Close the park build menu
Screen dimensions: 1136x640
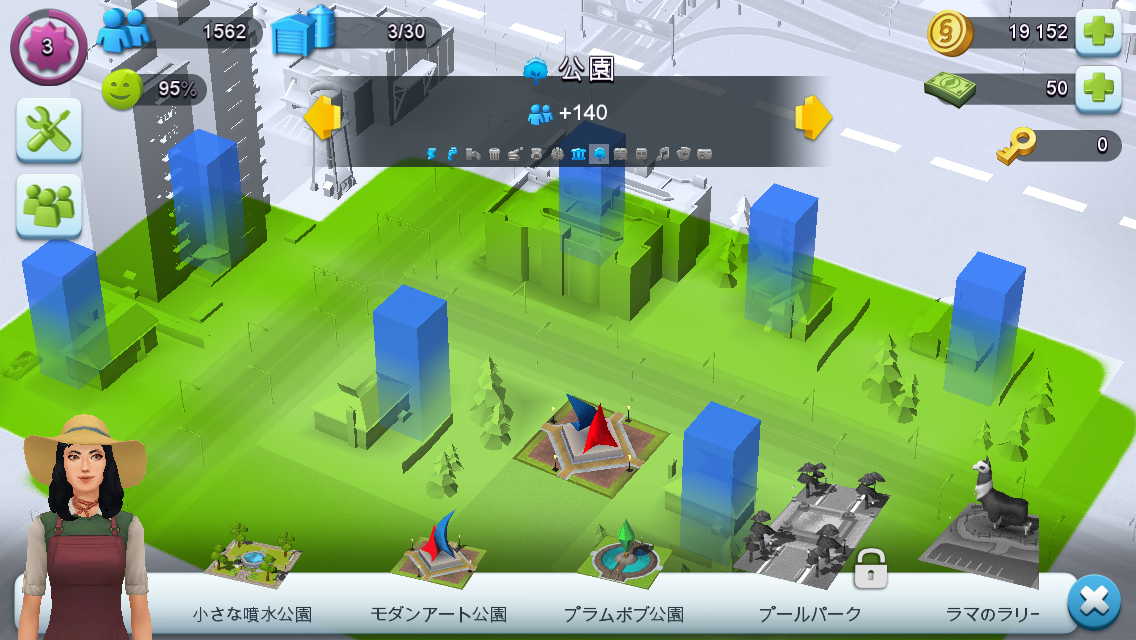pyautogui.click(x=1094, y=602)
